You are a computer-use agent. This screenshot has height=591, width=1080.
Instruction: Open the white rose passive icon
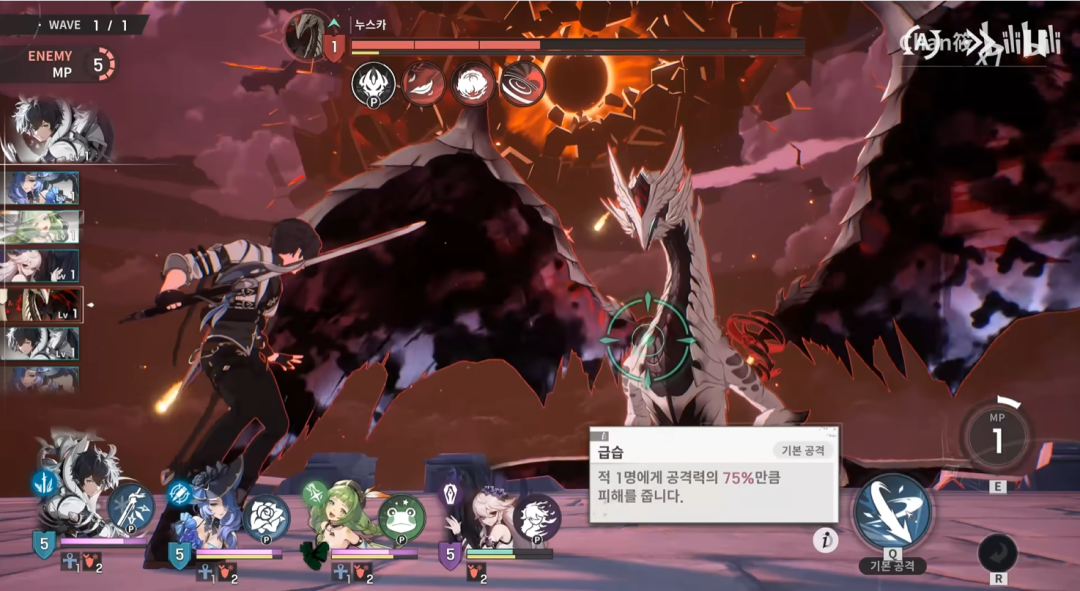click(266, 517)
